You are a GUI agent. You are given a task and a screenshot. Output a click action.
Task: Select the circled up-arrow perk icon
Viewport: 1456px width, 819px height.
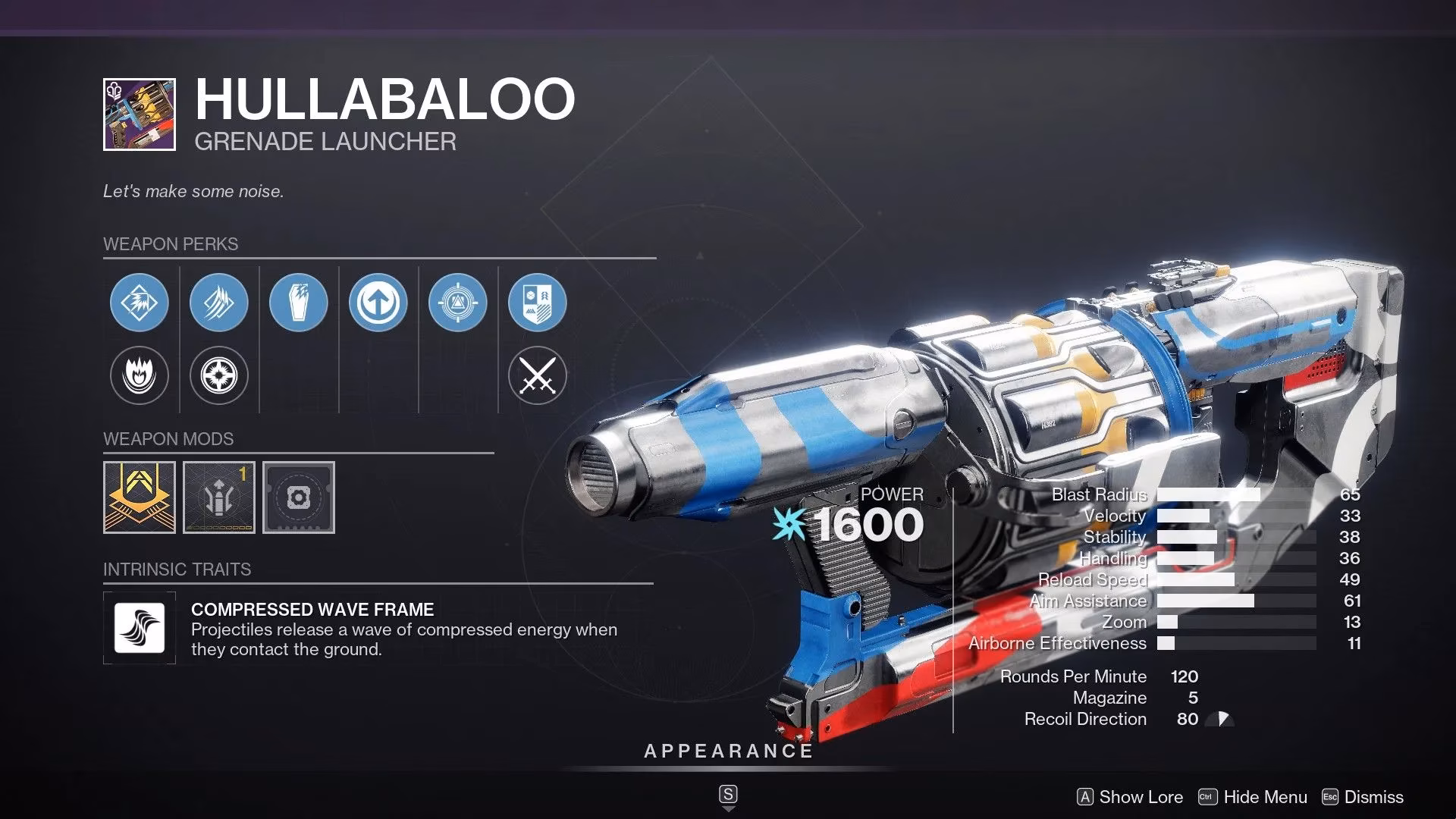(x=379, y=302)
